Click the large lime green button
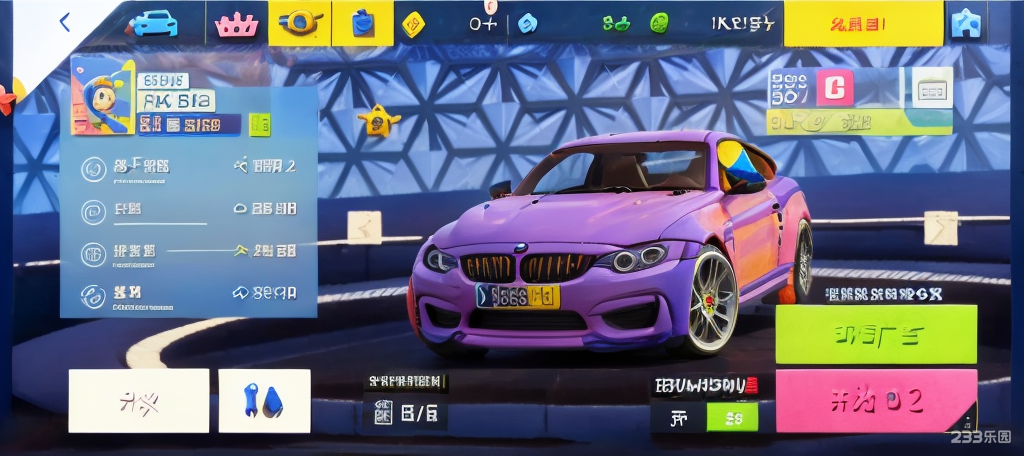 click(876, 334)
